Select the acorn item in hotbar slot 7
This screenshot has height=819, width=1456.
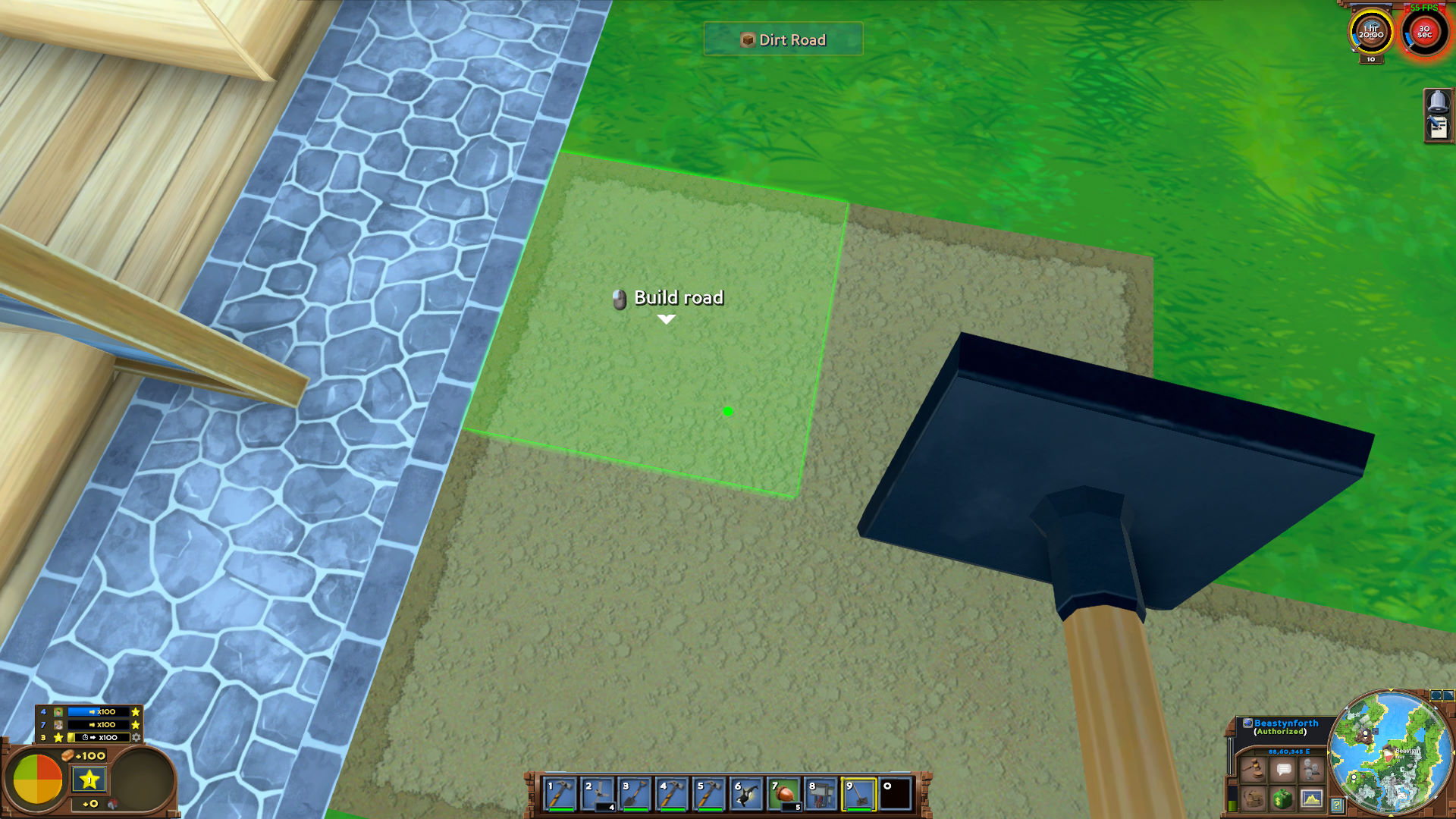tap(783, 795)
